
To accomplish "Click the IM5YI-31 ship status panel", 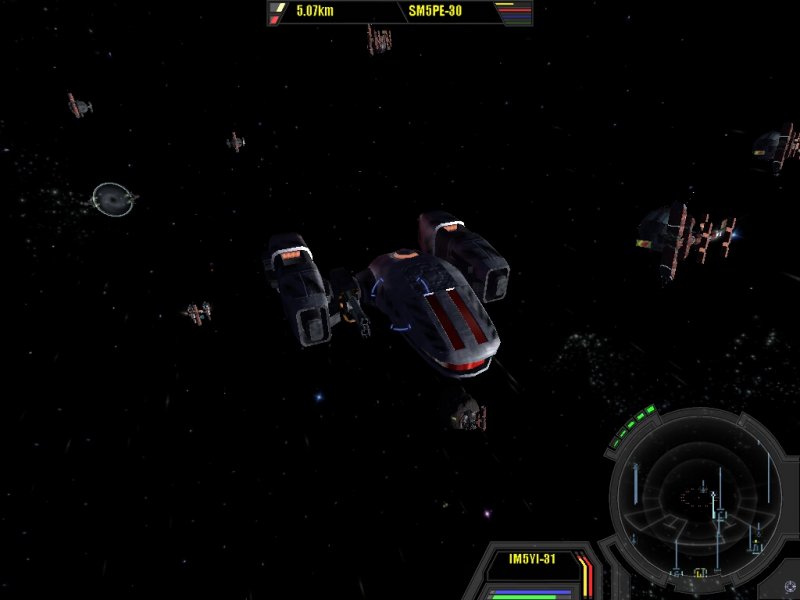I will click(x=531, y=560).
